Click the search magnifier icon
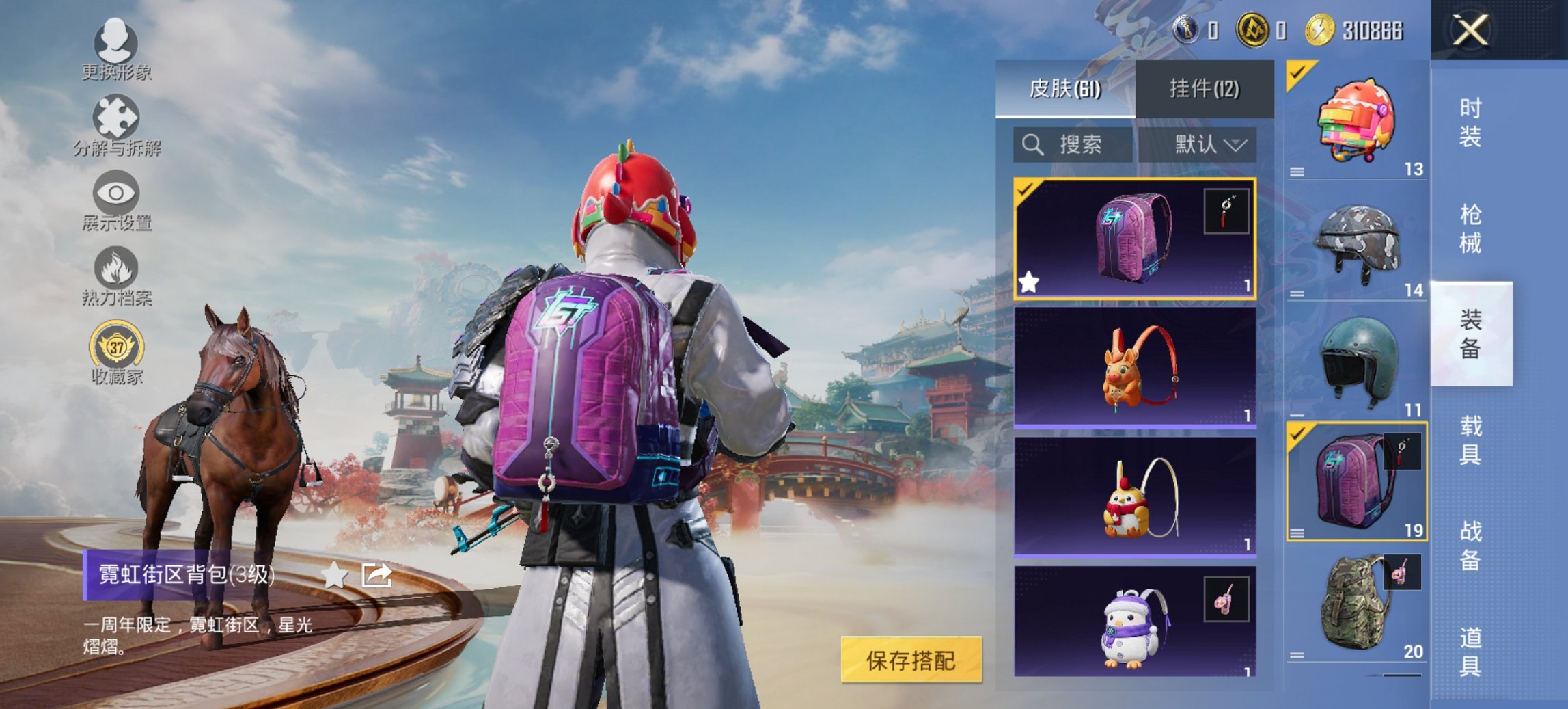 click(x=1032, y=146)
